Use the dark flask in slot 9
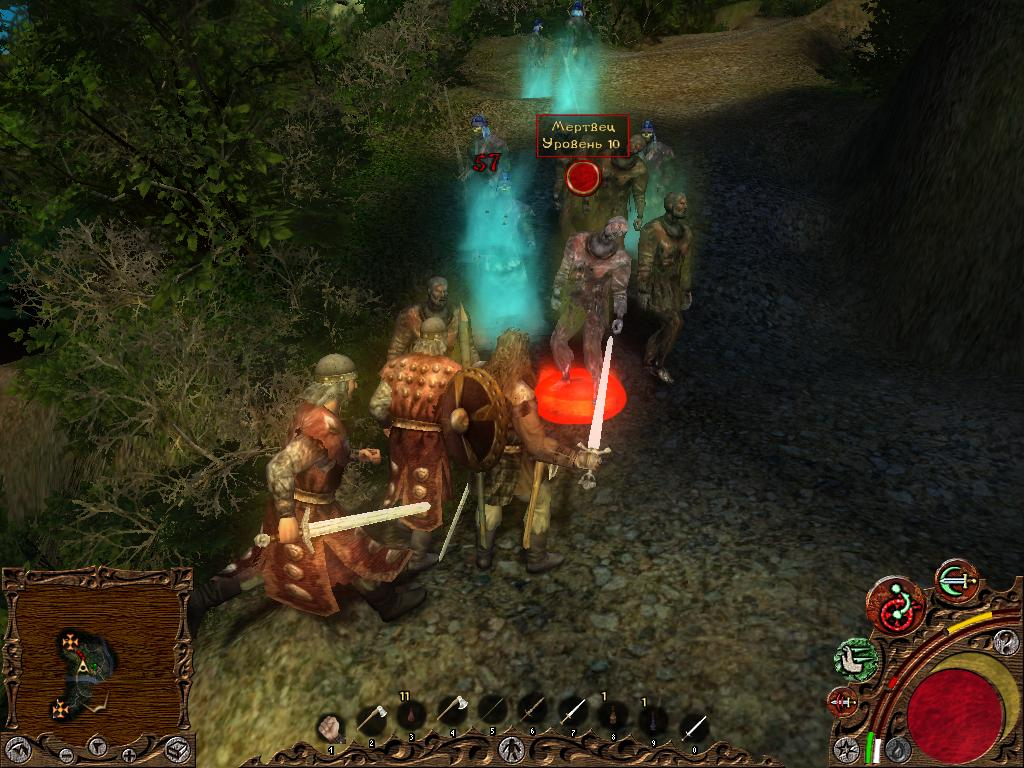Screen dimensions: 1024x768 pyautogui.click(x=652, y=717)
